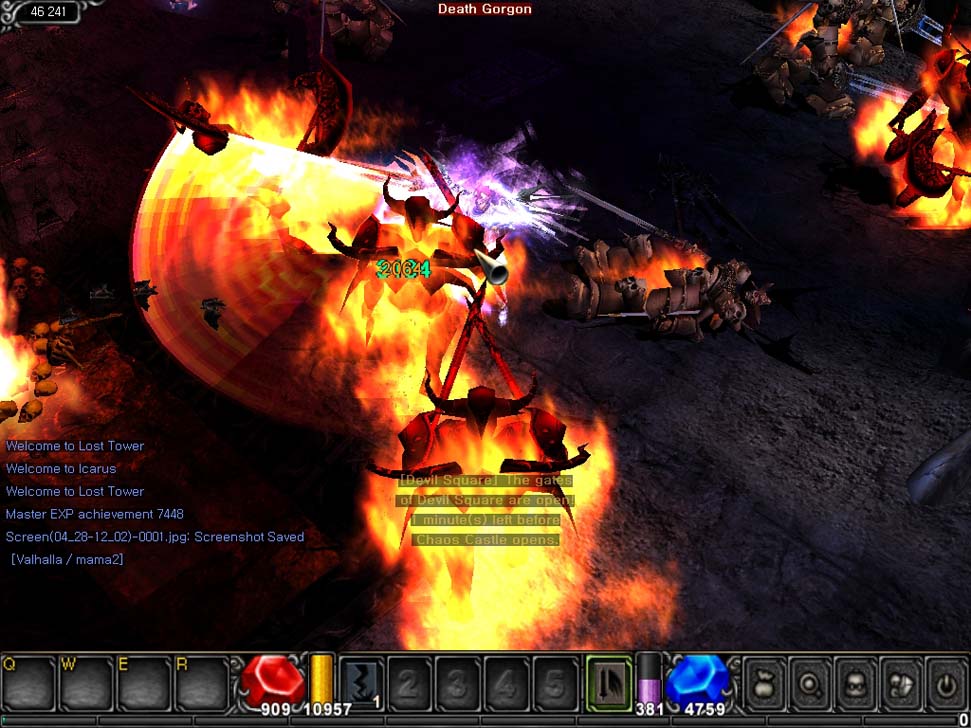Click the magnifying glass menu button
Screen dimensions: 971x728
pos(810,683)
